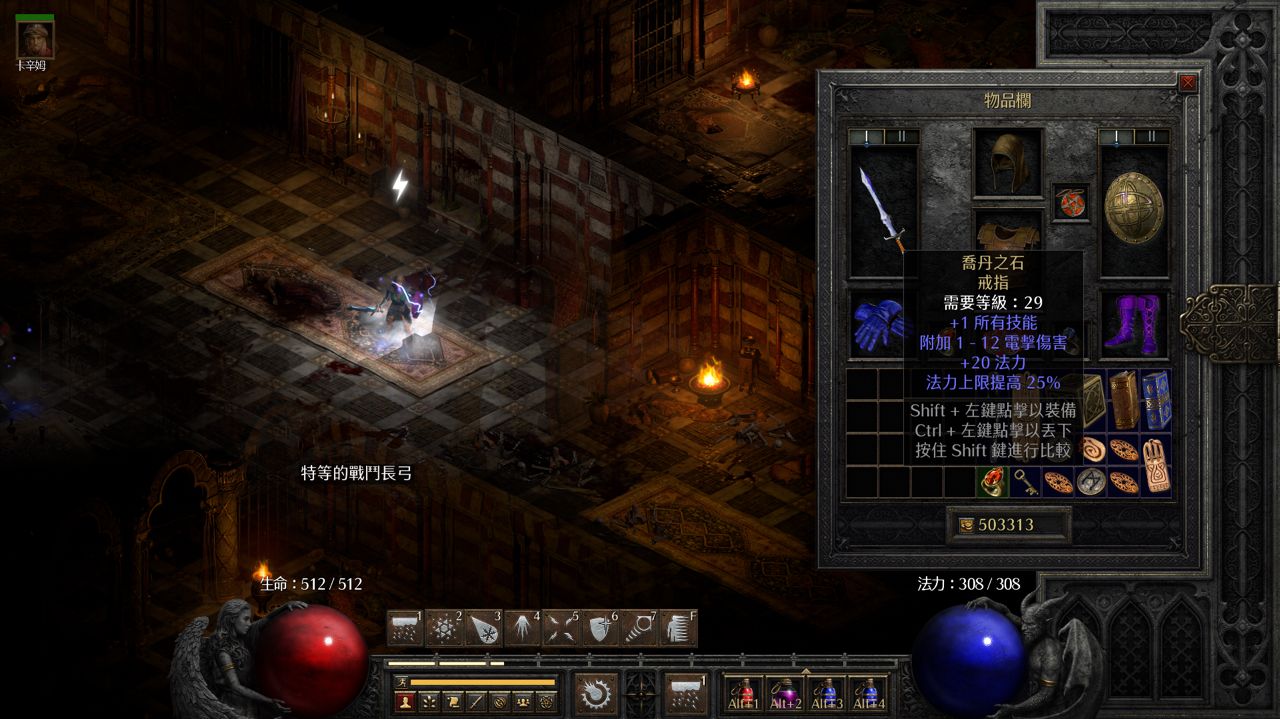Screen dimensions: 1280x719
Task: Choose the purple boots slot
Action: [x=1134, y=323]
